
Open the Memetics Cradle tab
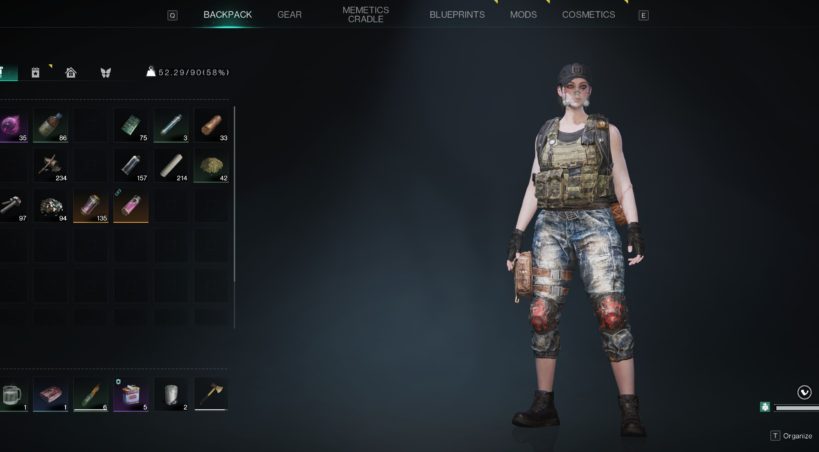coord(365,15)
